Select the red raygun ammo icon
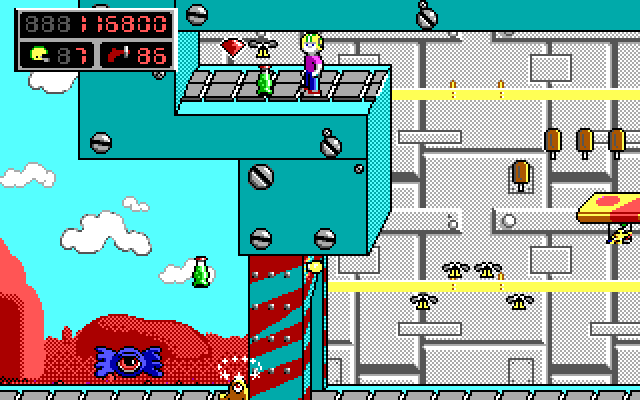The height and width of the screenshot is (400, 640). pos(124,54)
